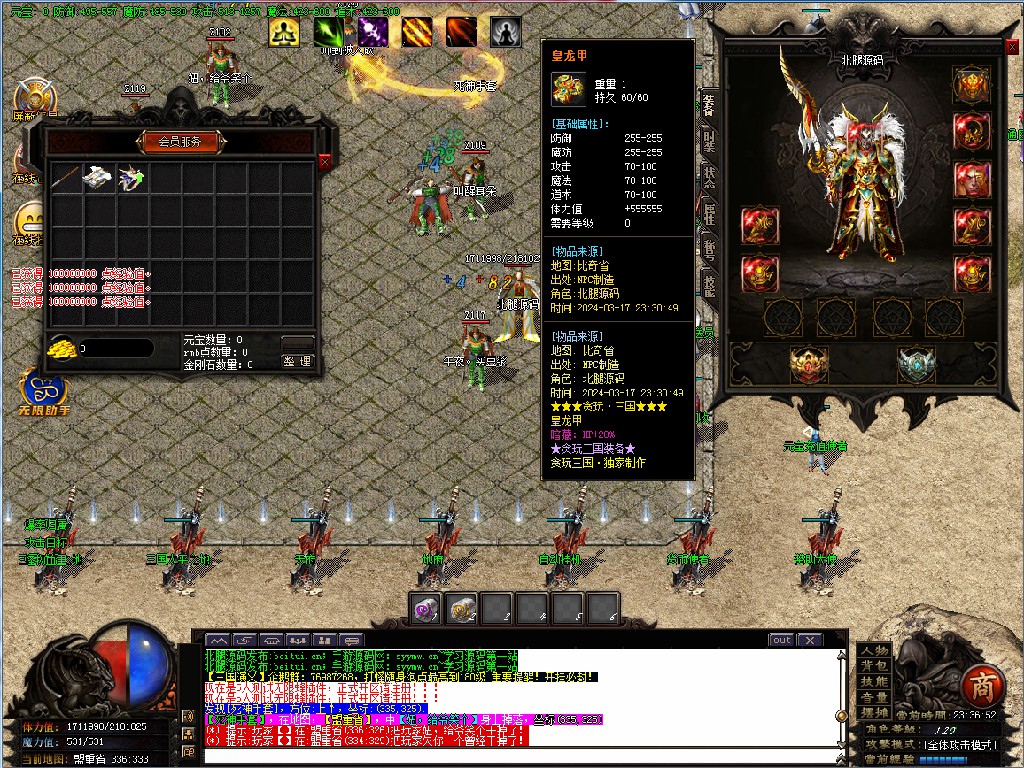This screenshot has height=768, width=1024.
Task: Select the white scroll item in the bag
Action: [98, 178]
